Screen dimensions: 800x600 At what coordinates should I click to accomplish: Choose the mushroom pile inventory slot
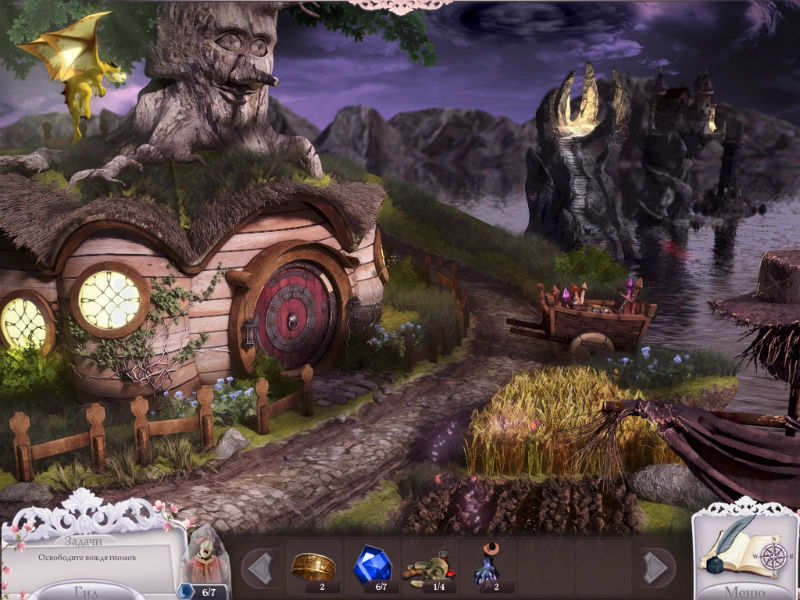(431, 567)
